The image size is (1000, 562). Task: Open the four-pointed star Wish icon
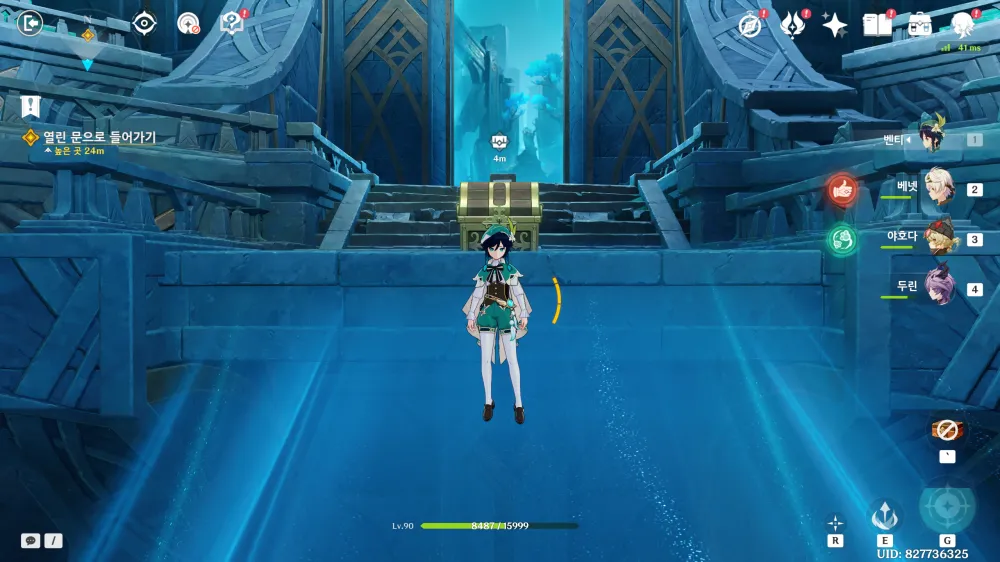coord(835,25)
